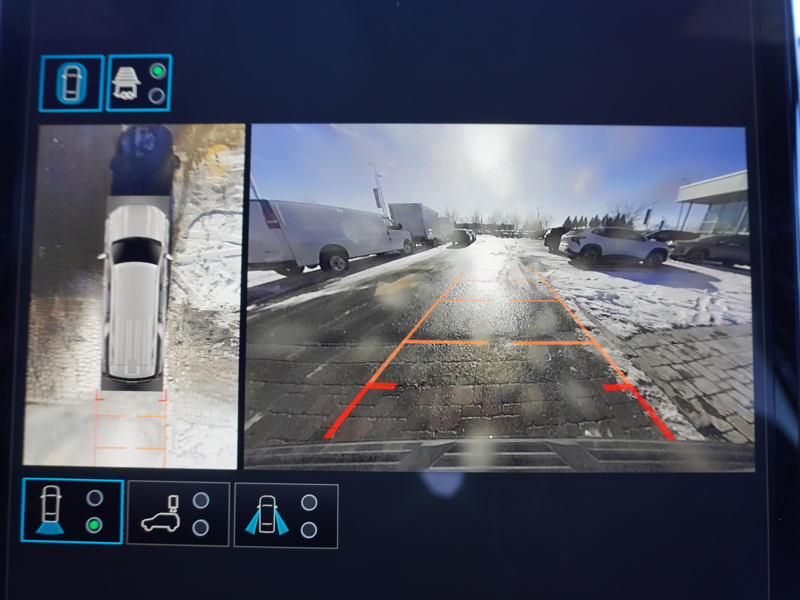Select the rear camera view button
This screenshot has width=800, height=600.
[71, 511]
